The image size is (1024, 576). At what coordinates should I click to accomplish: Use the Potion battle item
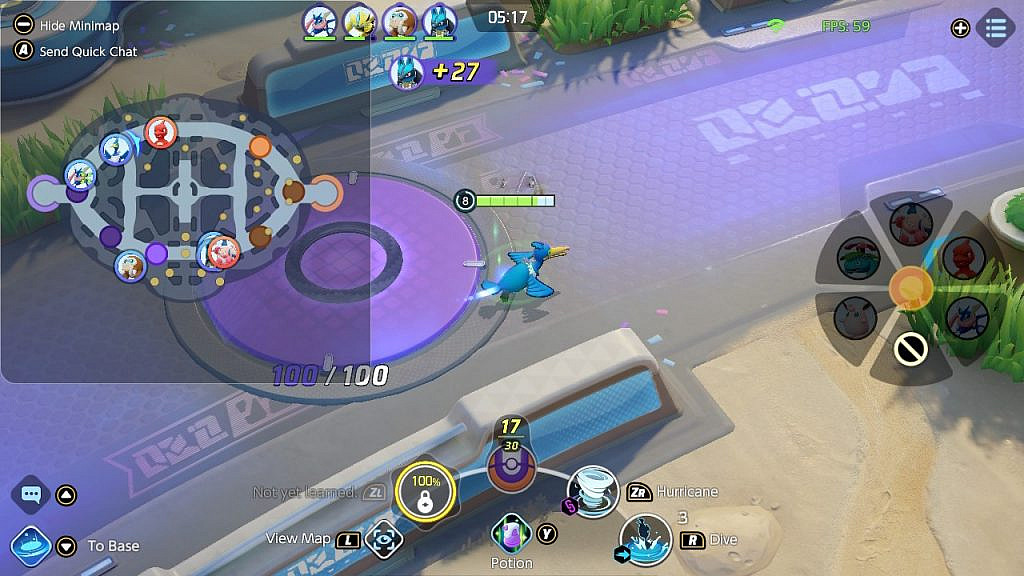(511, 534)
